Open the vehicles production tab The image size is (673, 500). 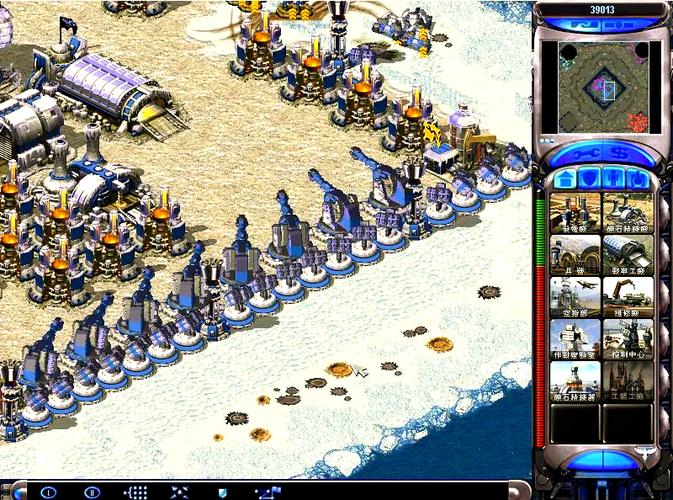coord(637,178)
